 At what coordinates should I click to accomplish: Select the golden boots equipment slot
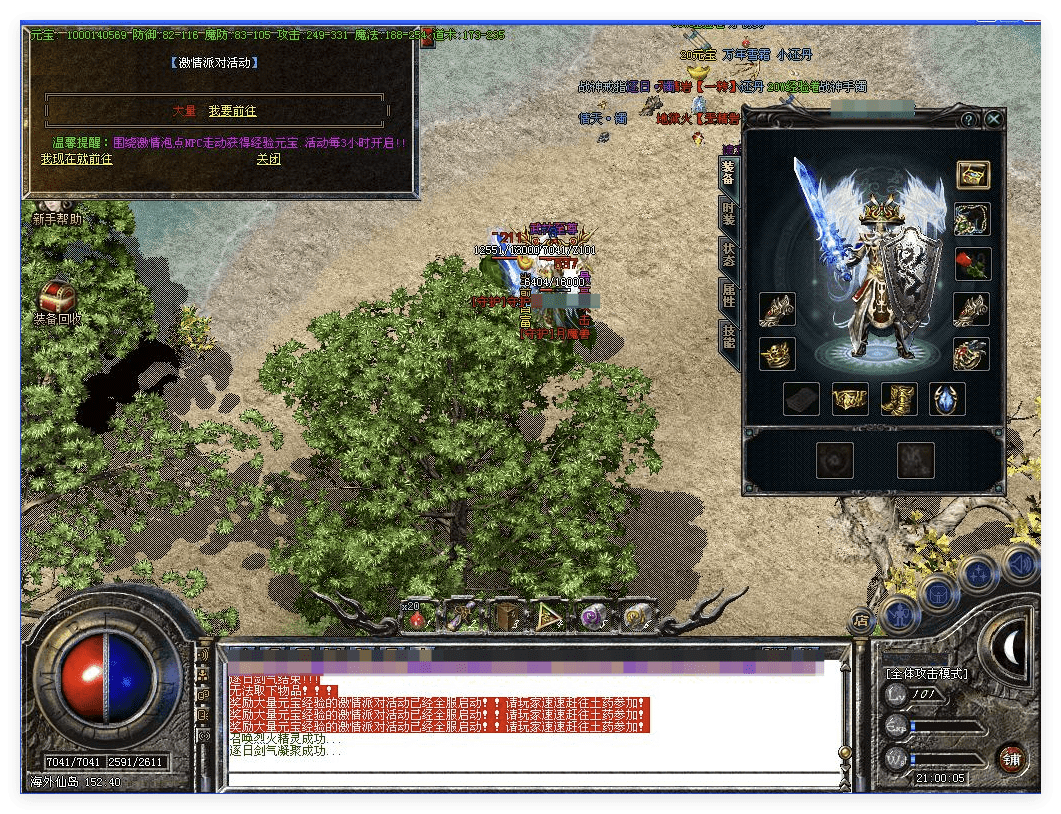pos(899,399)
